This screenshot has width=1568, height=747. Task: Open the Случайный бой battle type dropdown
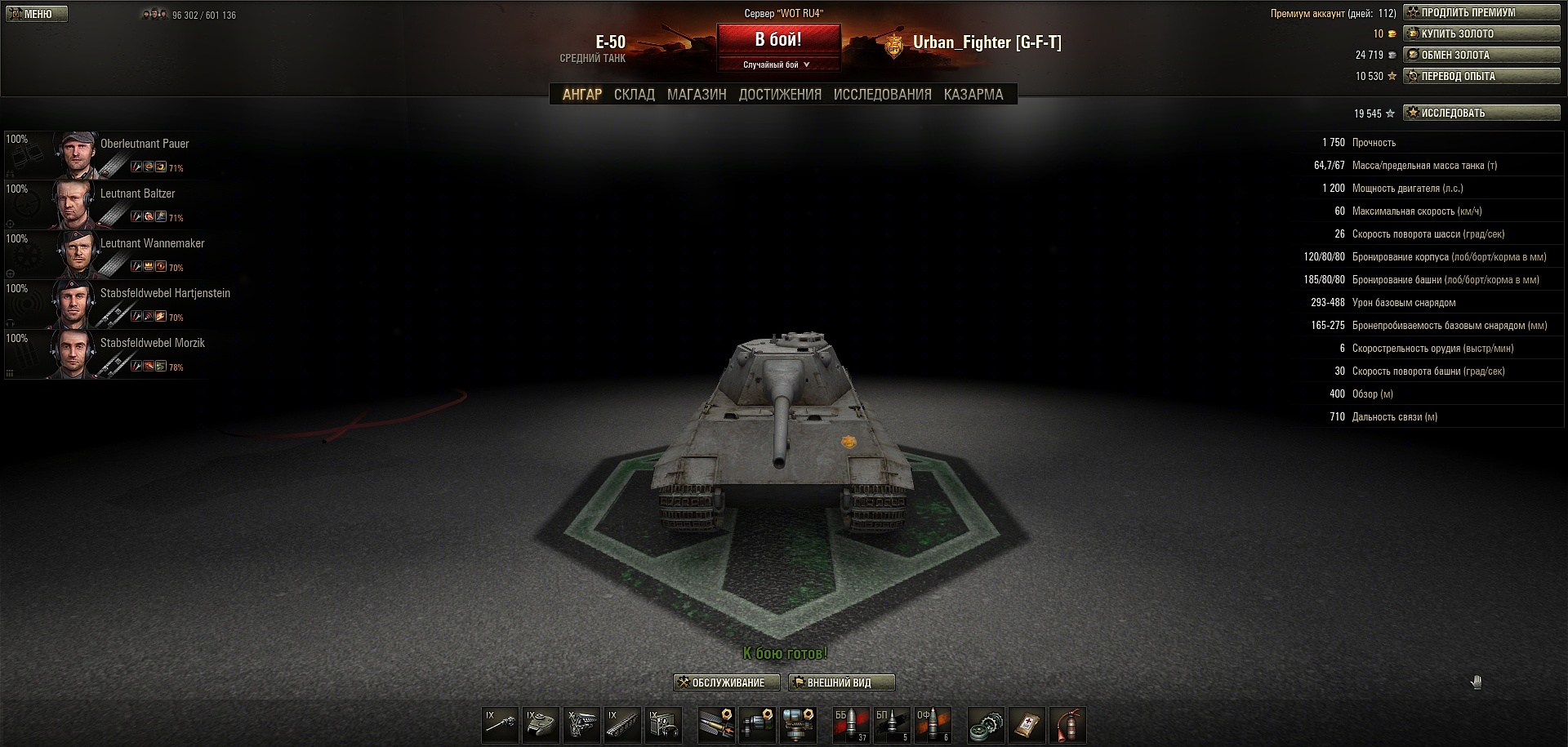777,64
